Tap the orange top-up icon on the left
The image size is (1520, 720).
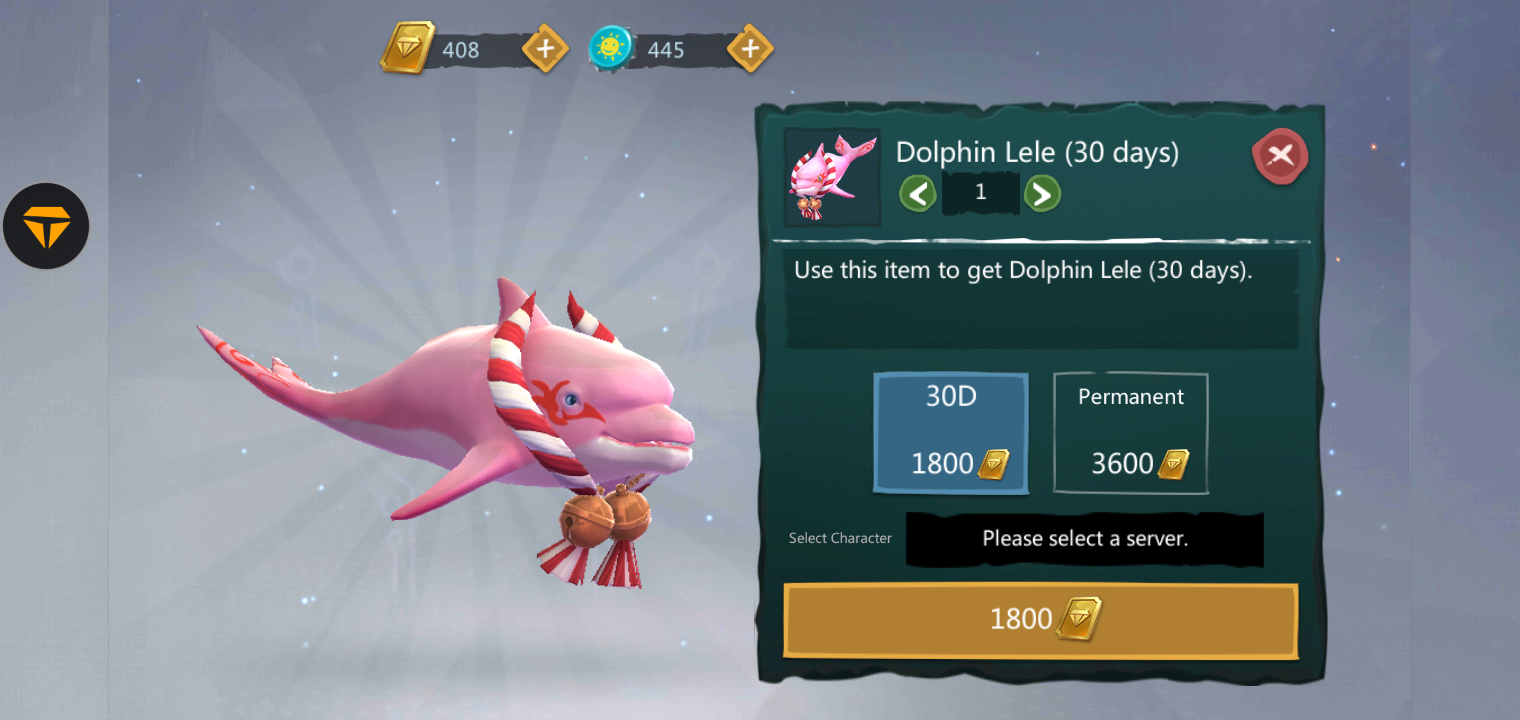point(46,226)
